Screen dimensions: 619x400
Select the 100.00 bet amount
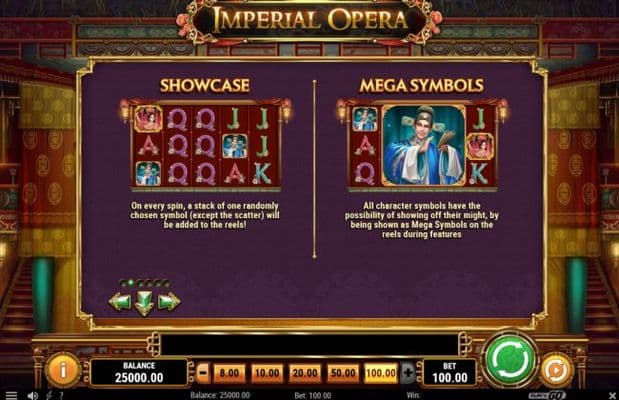click(381, 372)
